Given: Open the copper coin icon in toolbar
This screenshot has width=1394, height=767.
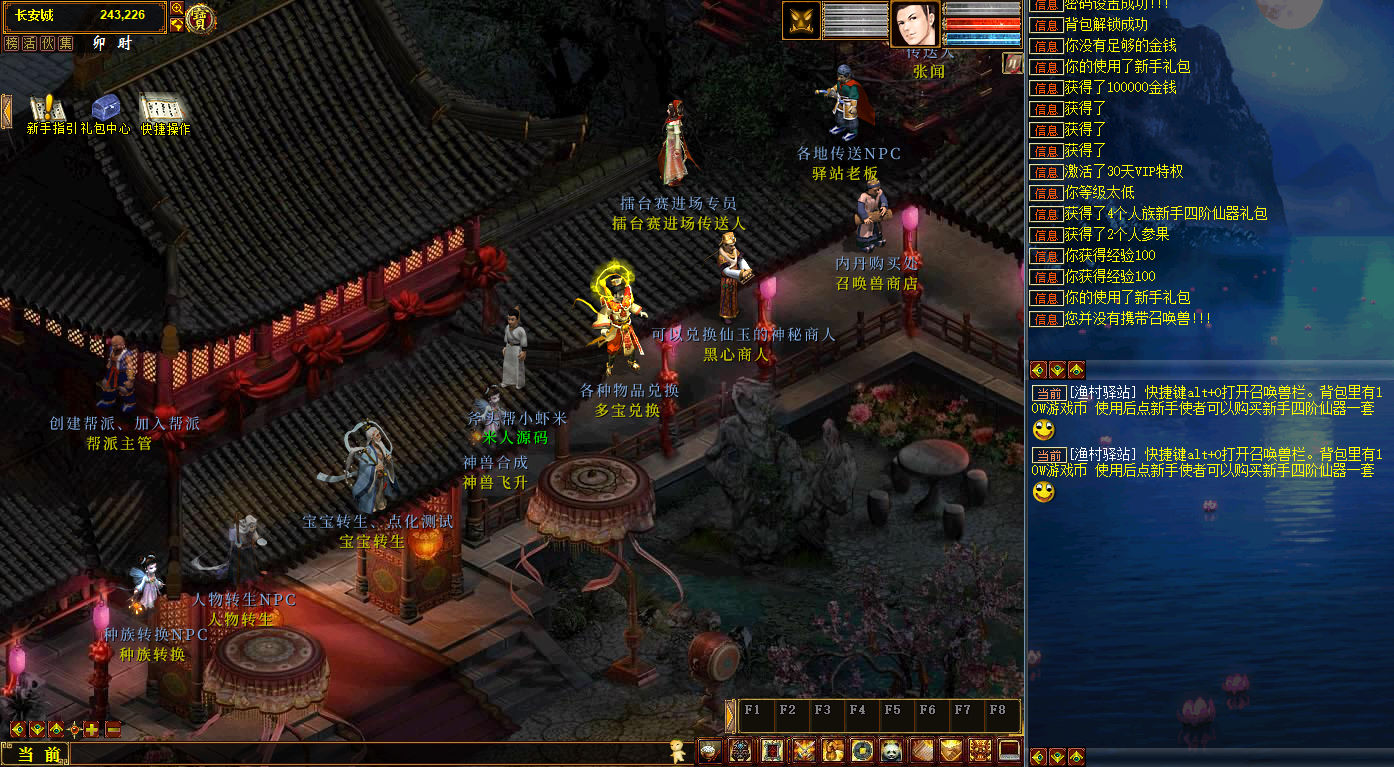Looking at the screenshot, I should point(862,750).
